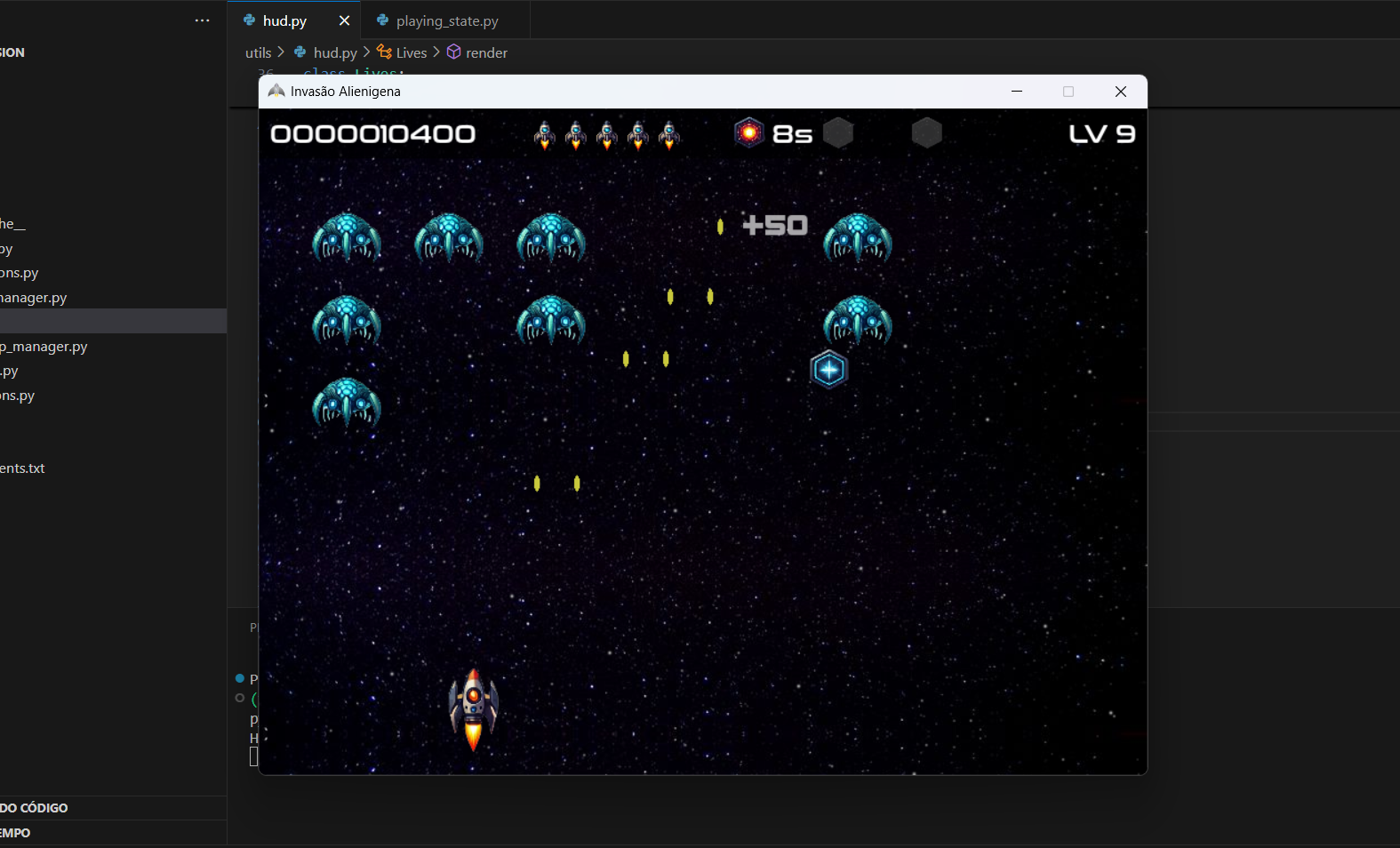
Task: Click the Lives class symbol in the breadcrumb
Action: [409, 52]
